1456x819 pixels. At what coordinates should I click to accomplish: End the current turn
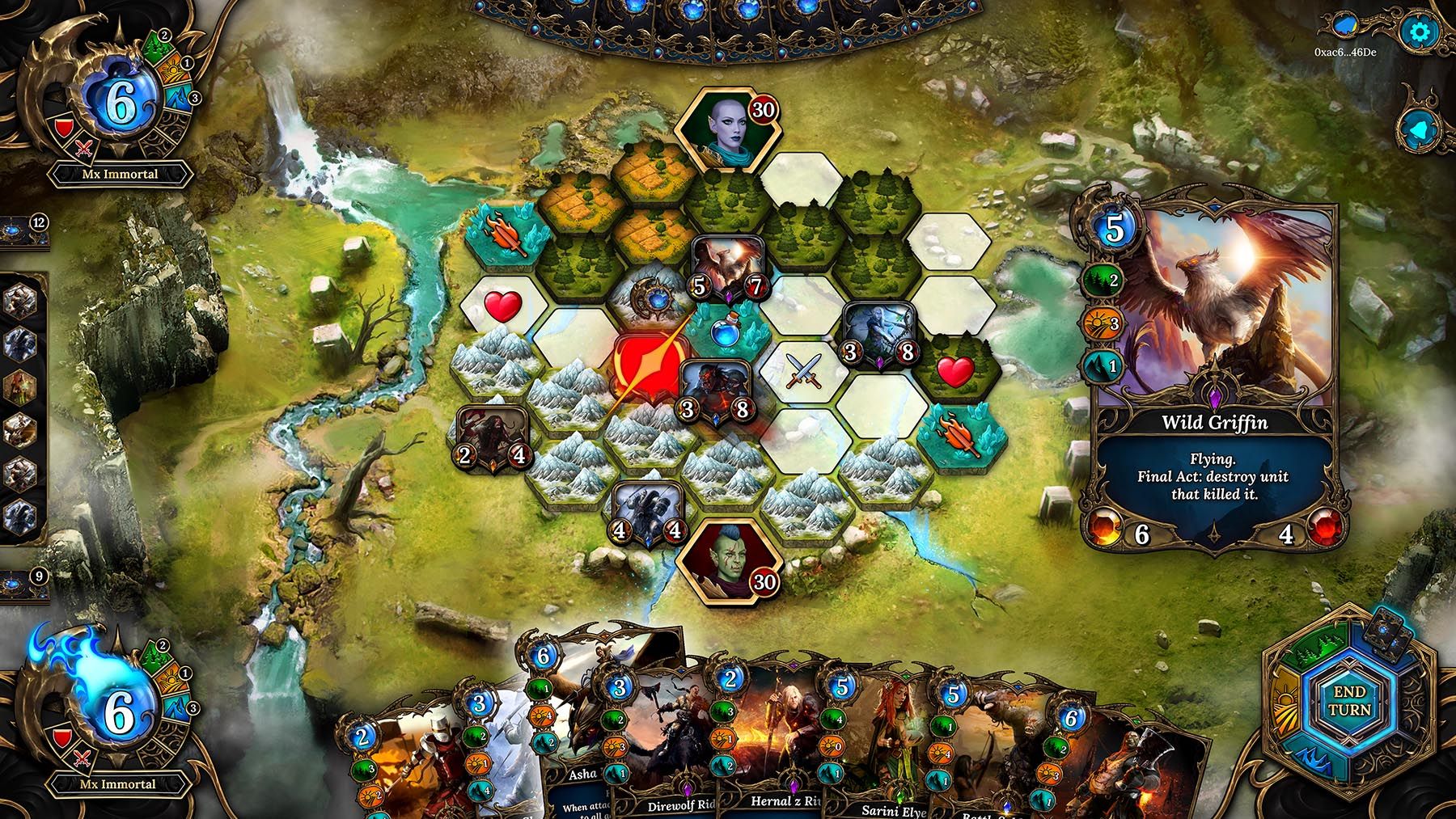(x=1348, y=701)
